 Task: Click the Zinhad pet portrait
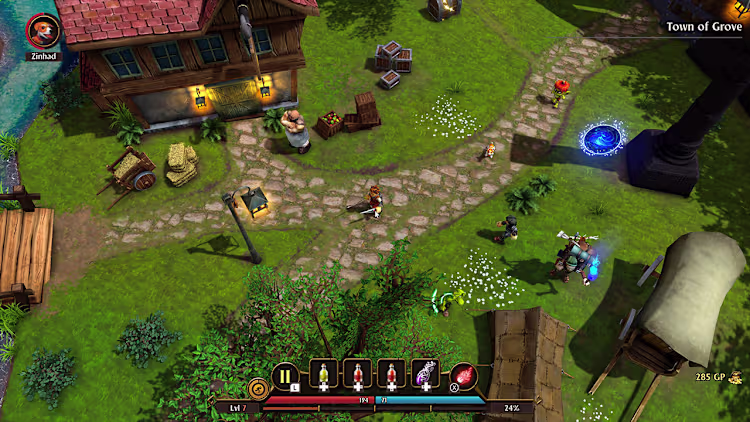pos(43,31)
